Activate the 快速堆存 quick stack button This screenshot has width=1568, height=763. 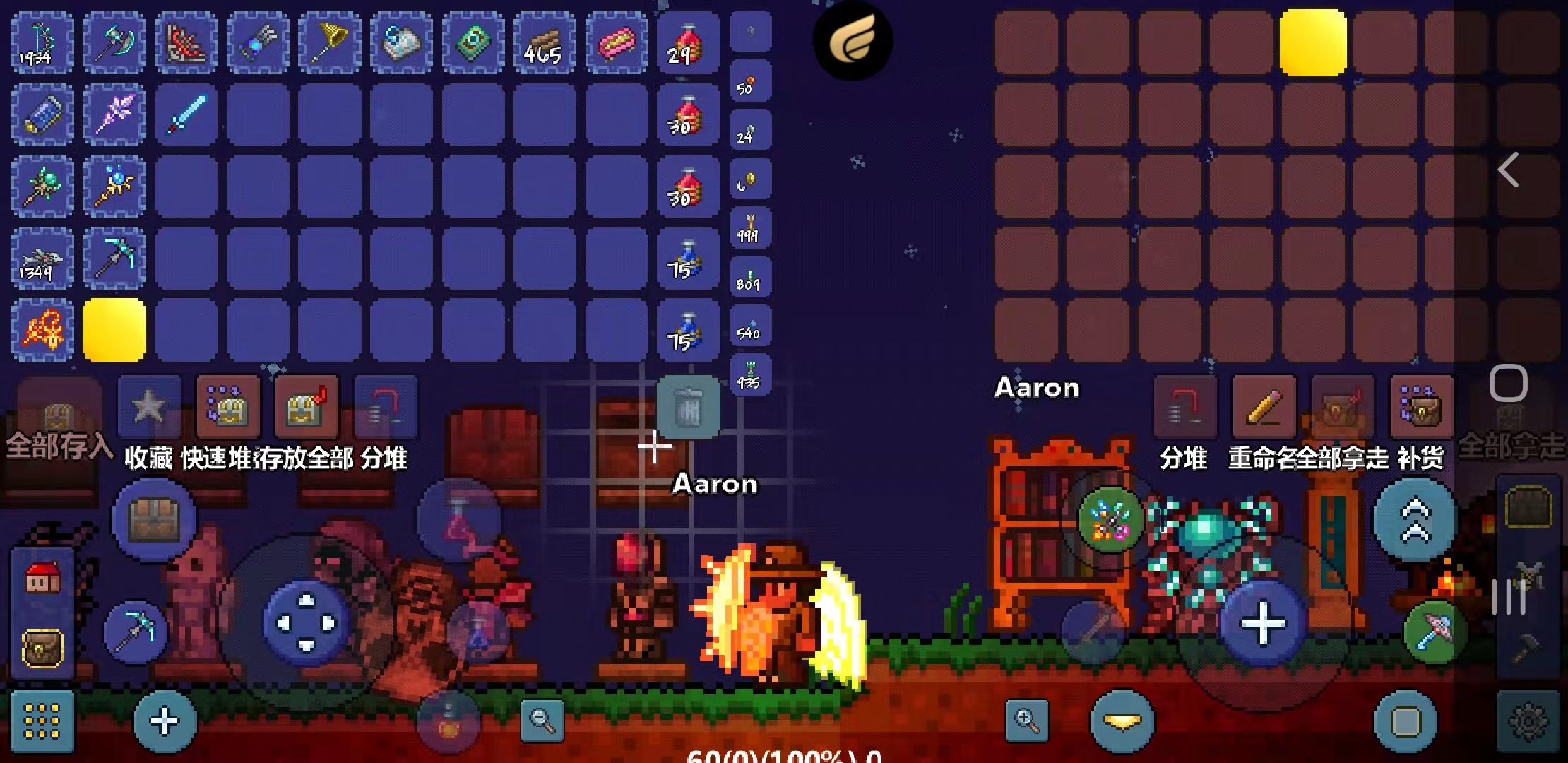(x=228, y=408)
